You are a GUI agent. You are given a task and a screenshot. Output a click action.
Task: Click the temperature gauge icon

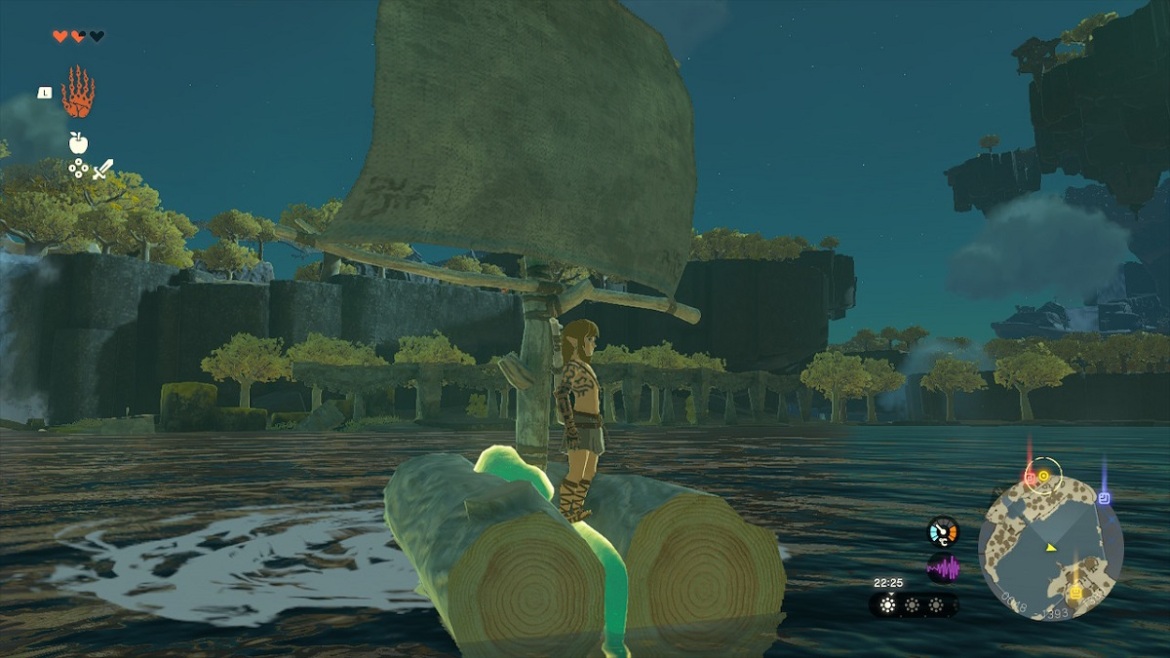(x=942, y=531)
